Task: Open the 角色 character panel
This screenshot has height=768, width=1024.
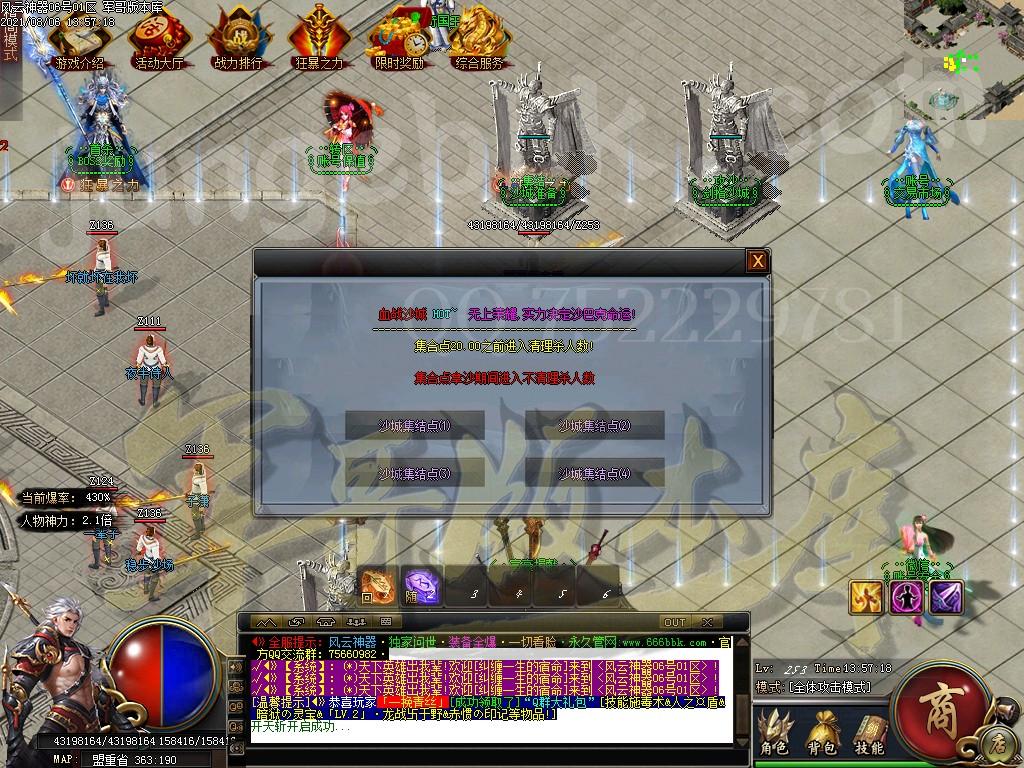Action: [774, 732]
